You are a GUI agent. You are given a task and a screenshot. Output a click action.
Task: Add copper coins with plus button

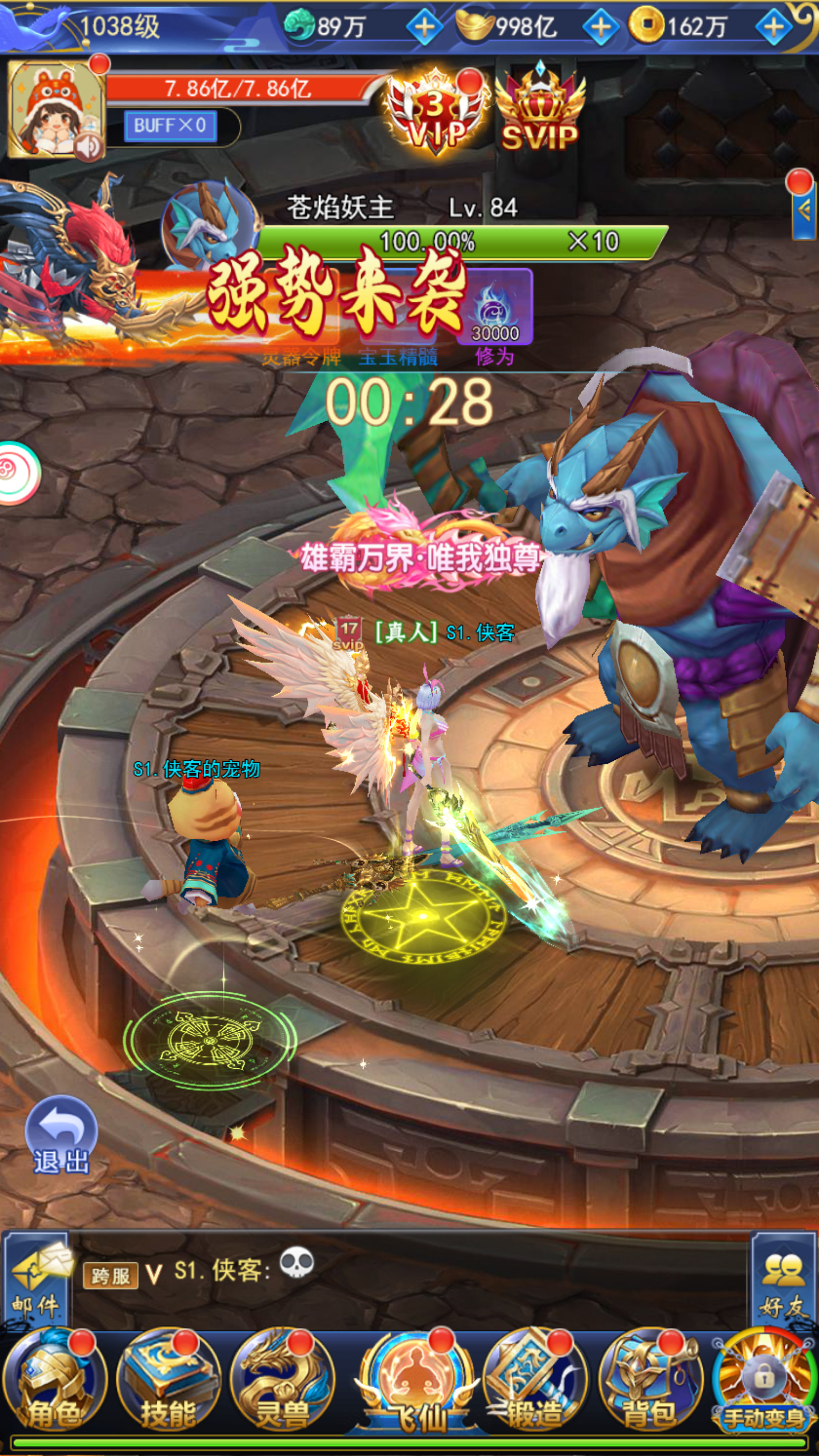(x=774, y=27)
